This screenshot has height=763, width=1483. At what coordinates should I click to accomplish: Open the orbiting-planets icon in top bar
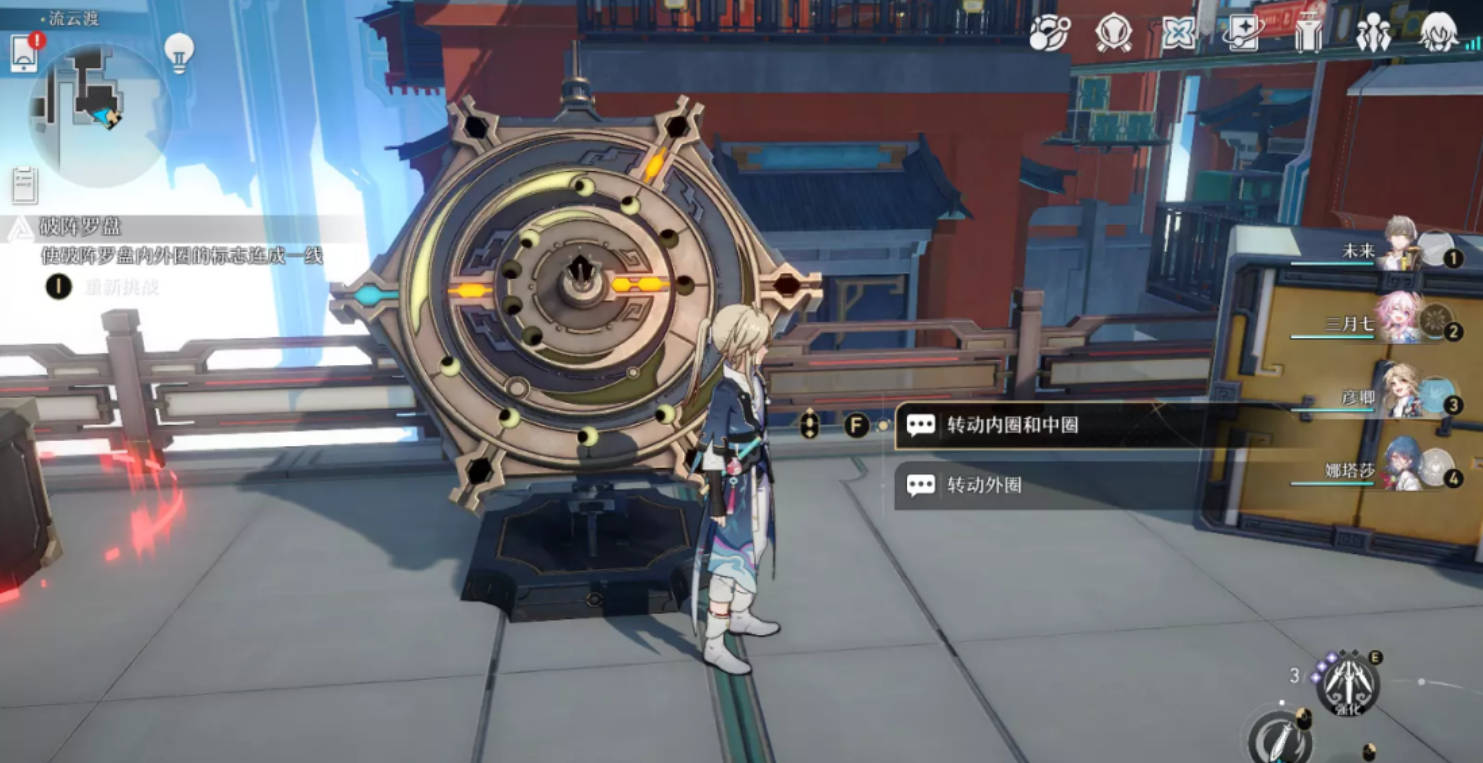(x=1049, y=33)
